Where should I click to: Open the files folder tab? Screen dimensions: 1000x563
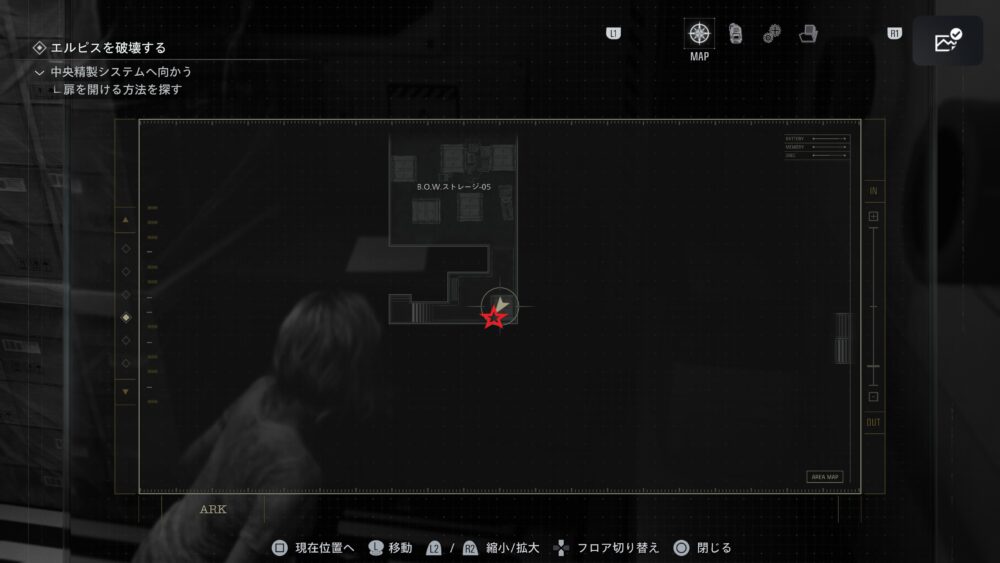[808, 34]
